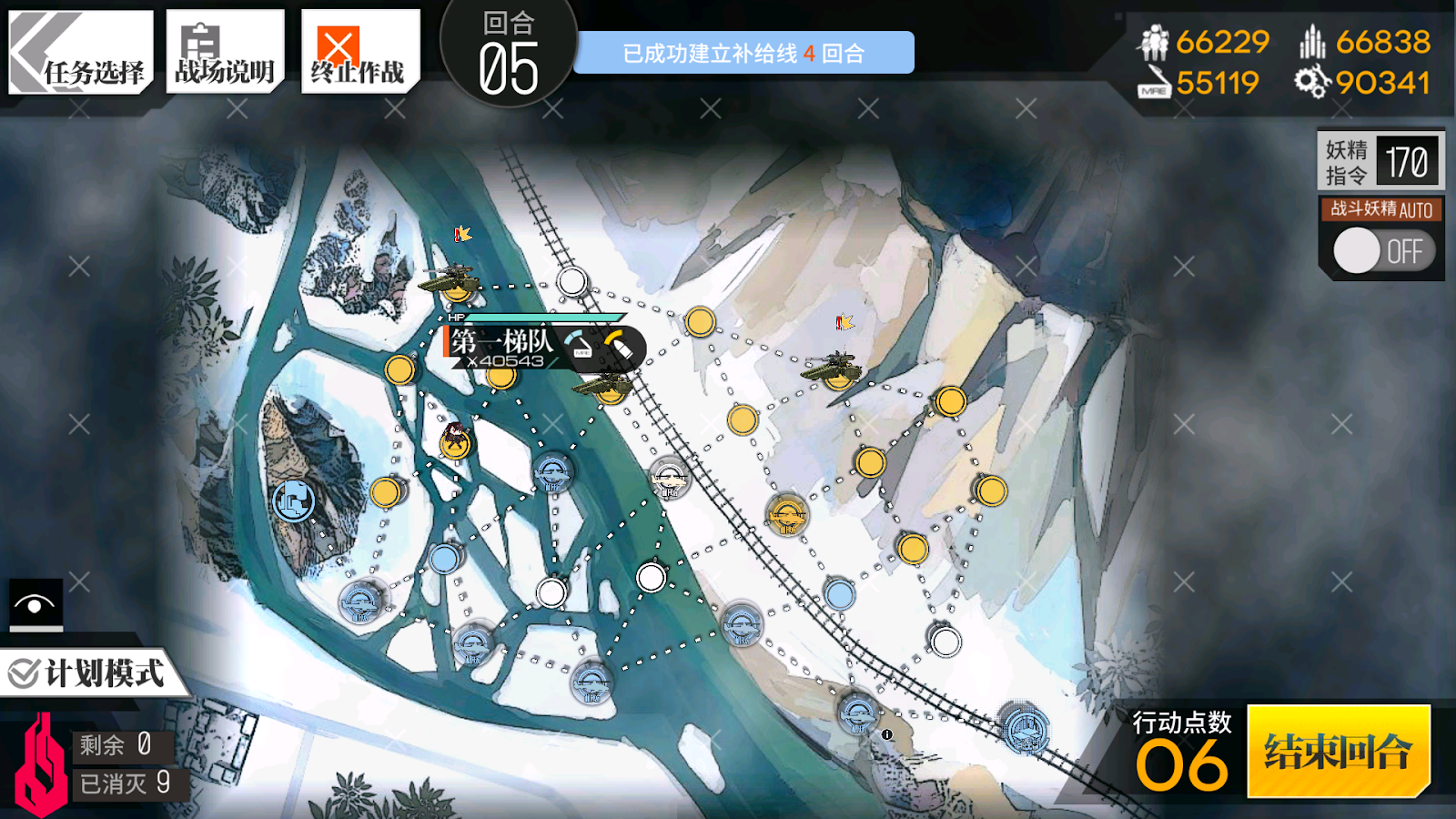Open the 妖精指令 fairy command panel
This screenshot has height=819, width=1456.
pos(1380,162)
